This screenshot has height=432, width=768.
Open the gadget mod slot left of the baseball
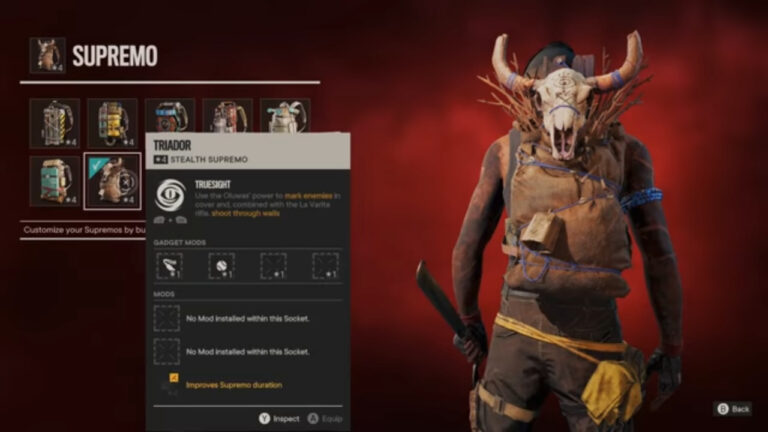[170, 265]
